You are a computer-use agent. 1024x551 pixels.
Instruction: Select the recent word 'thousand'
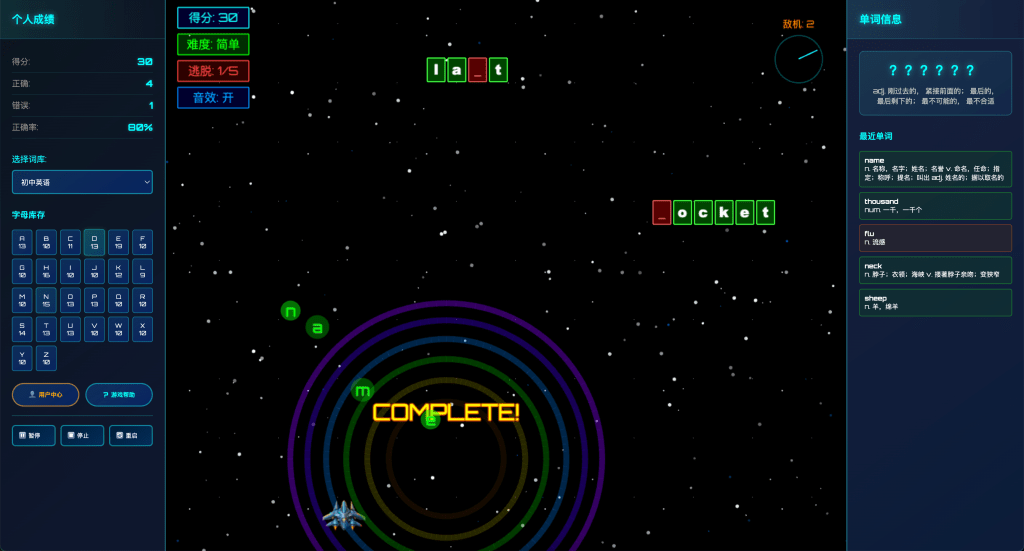[935, 206]
